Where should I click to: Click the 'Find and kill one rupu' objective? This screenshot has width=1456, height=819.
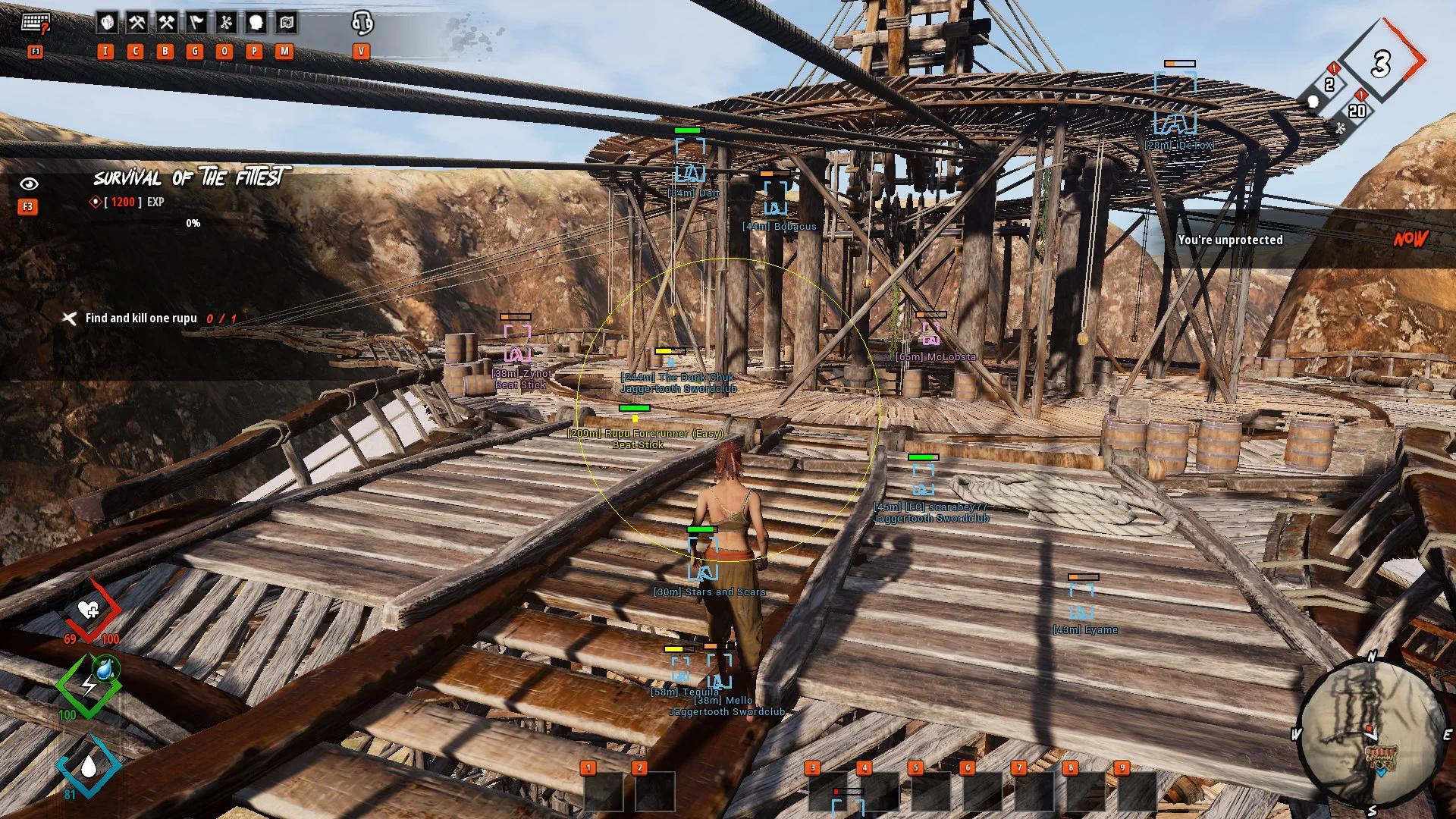pos(141,318)
